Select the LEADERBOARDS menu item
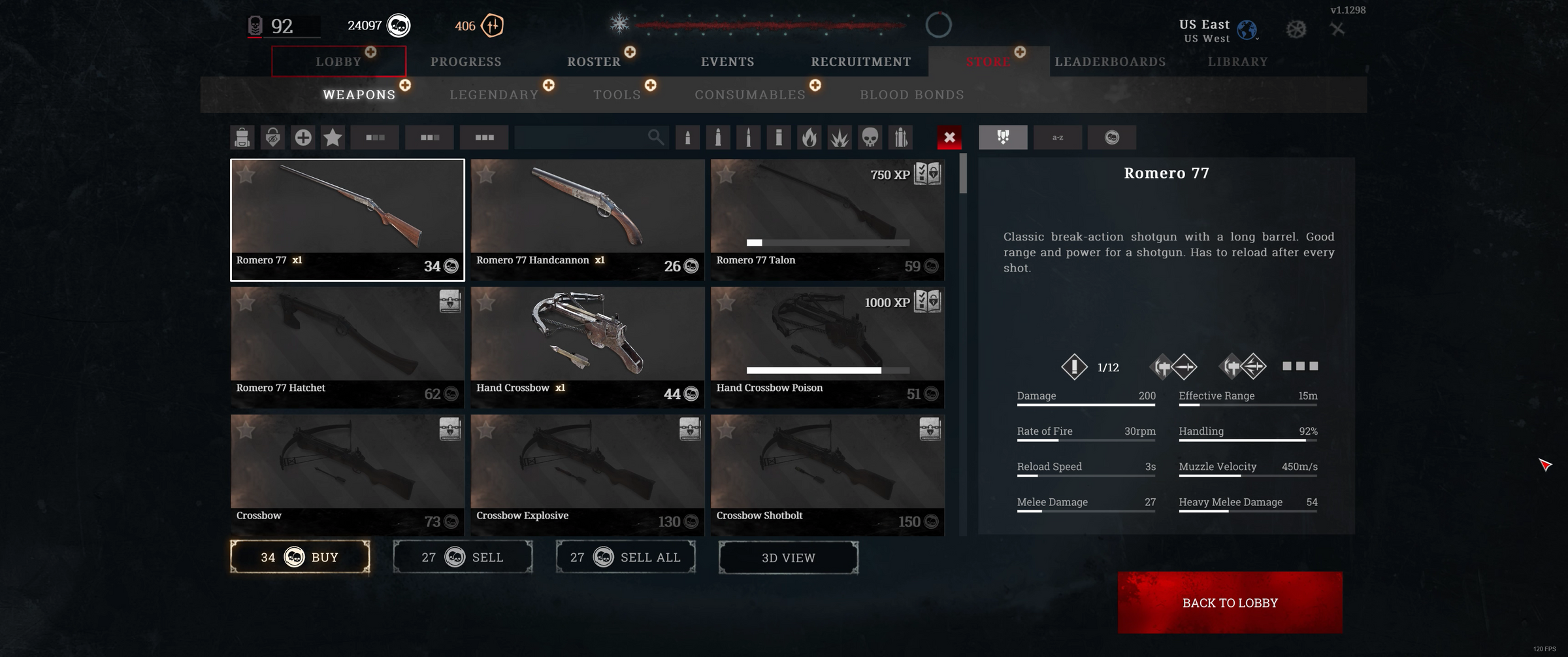 click(x=1111, y=61)
